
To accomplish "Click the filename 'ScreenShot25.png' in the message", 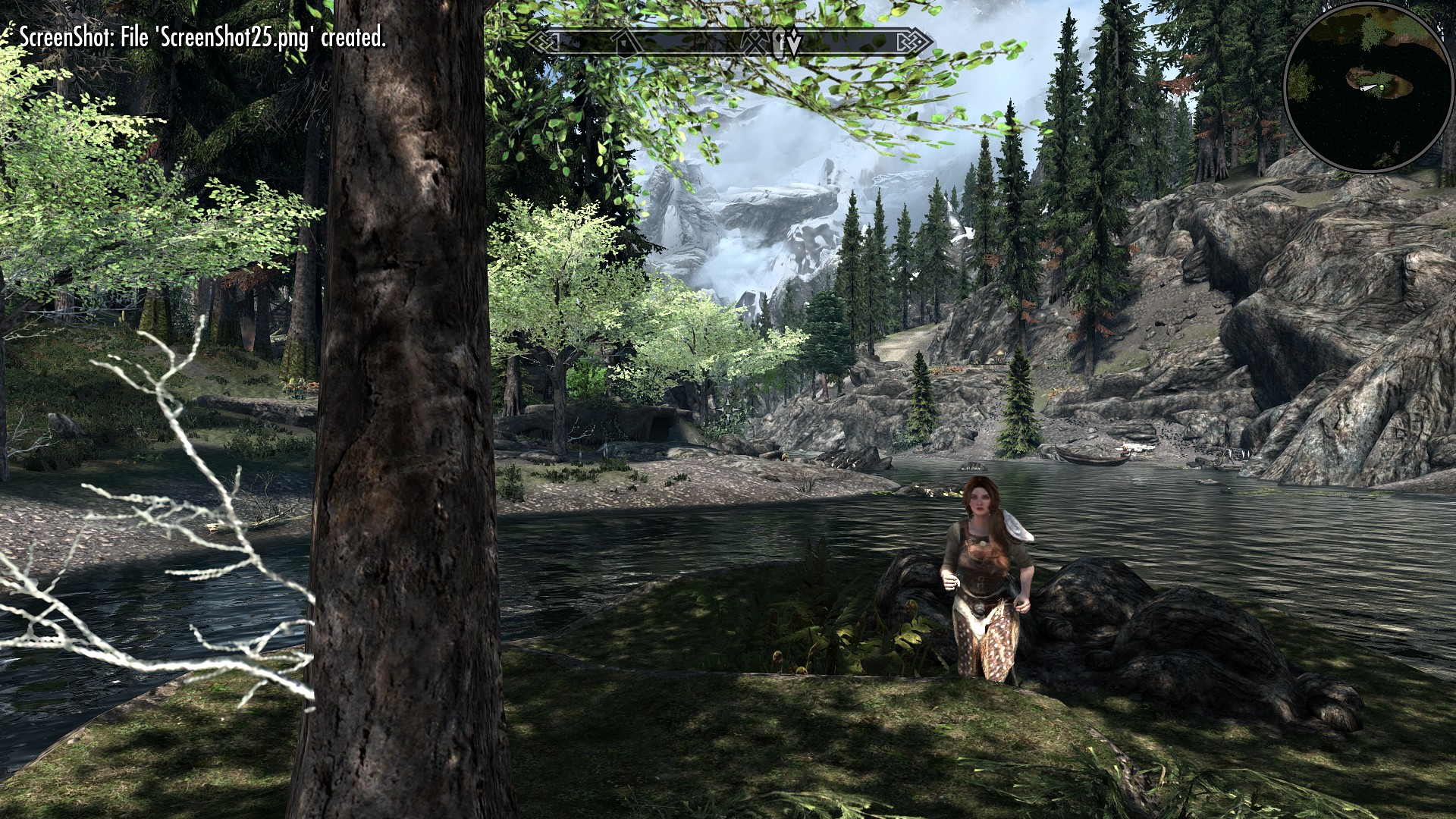I will pyautogui.click(x=235, y=35).
